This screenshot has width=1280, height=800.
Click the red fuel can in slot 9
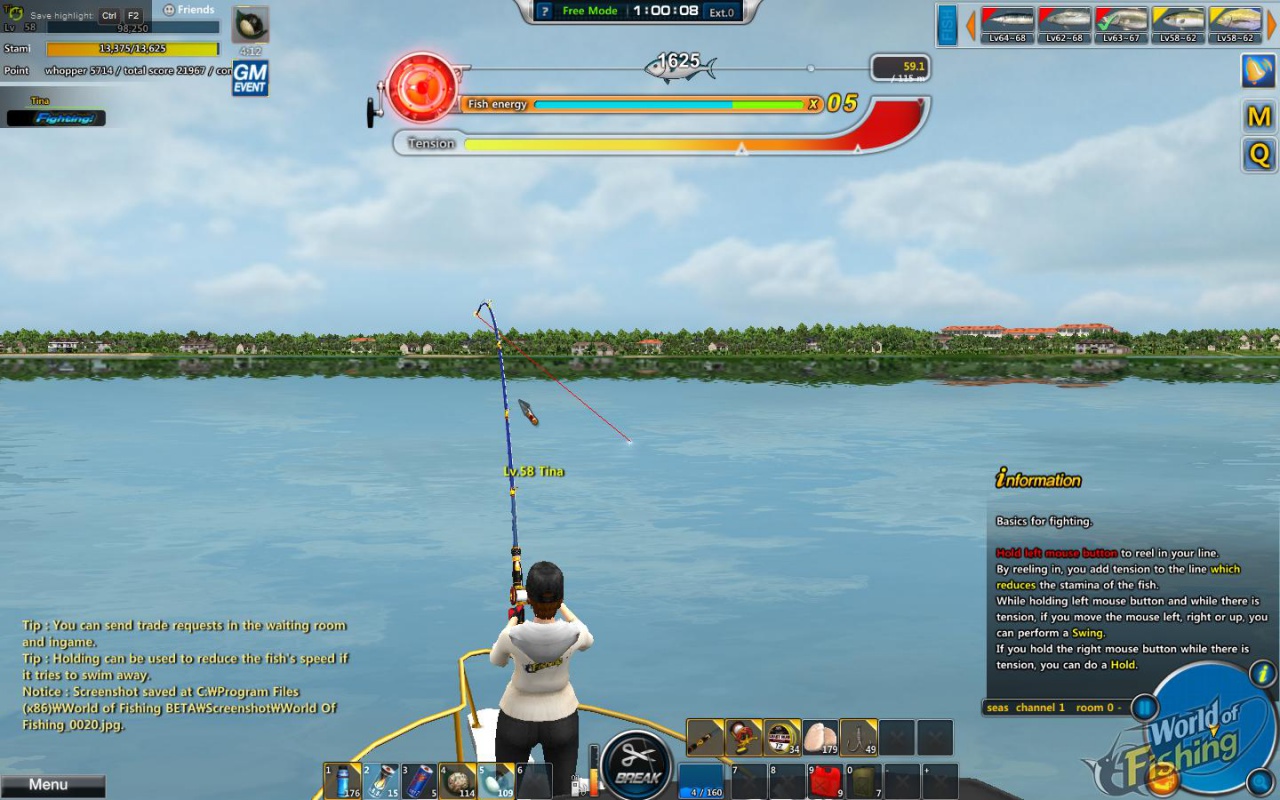[824, 780]
